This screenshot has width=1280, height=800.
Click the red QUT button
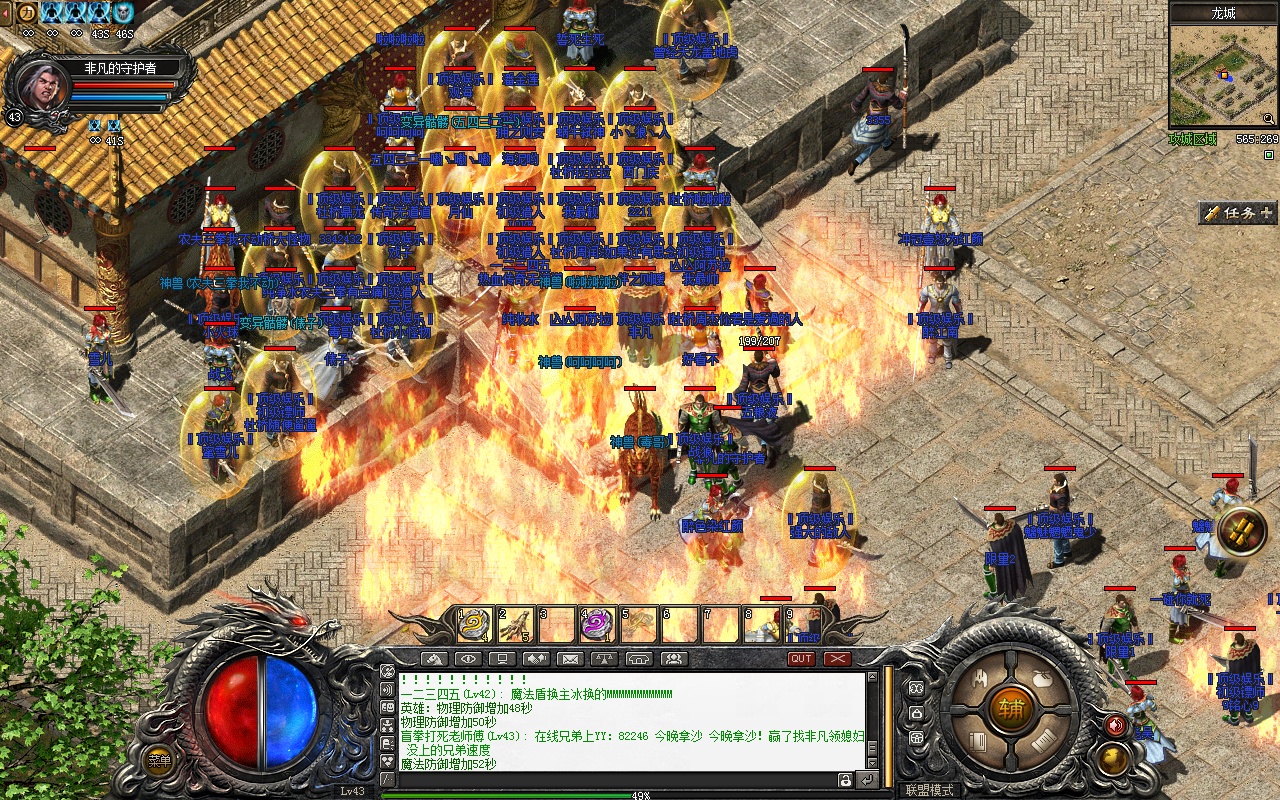click(x=801, y=659)
